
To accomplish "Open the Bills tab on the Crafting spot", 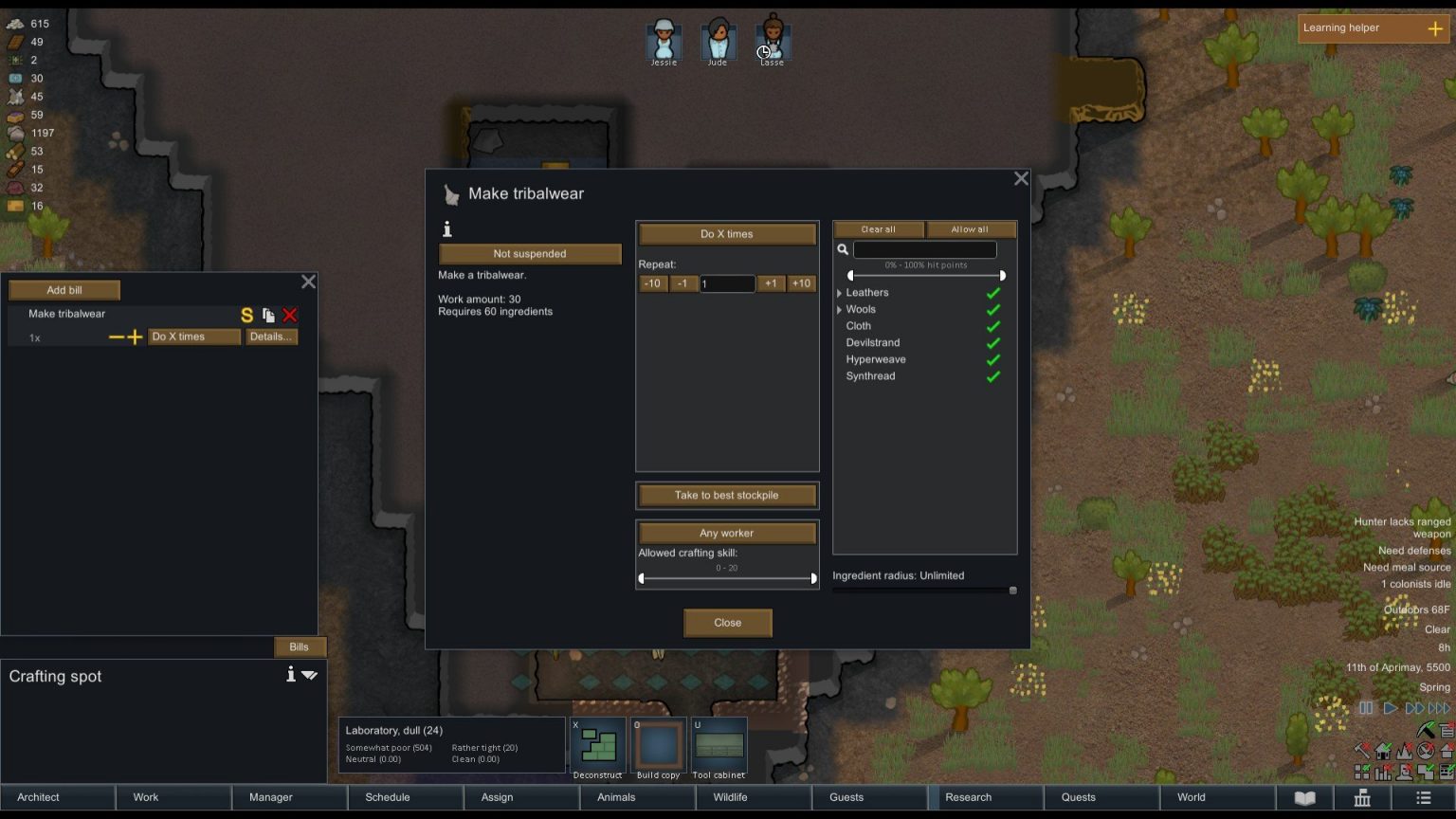I will (x=300, y=646).
